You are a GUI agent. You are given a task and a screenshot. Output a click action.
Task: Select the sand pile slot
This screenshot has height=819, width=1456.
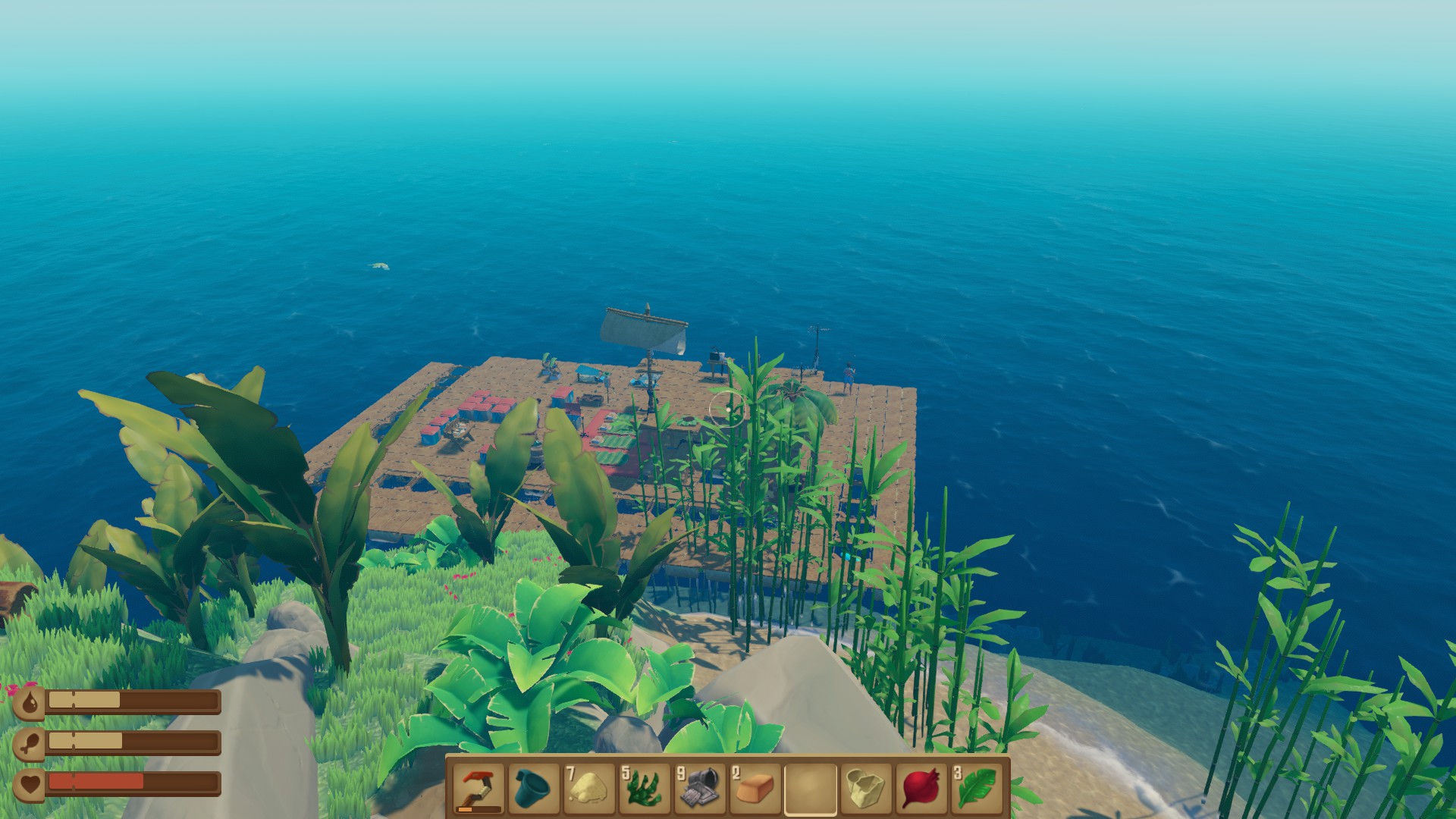589,788
